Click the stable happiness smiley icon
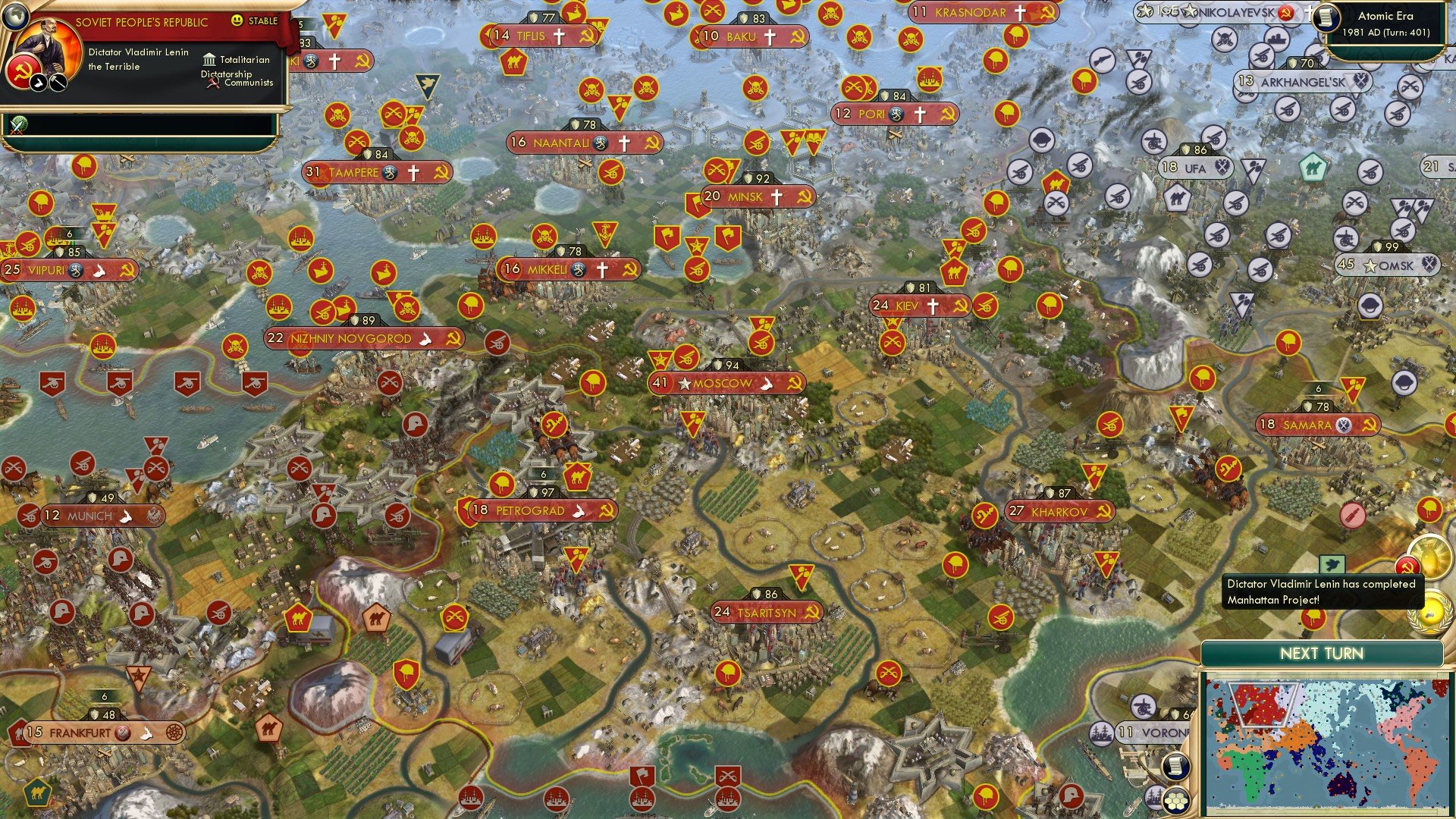 pyautogui.click(x=237, y=20)
